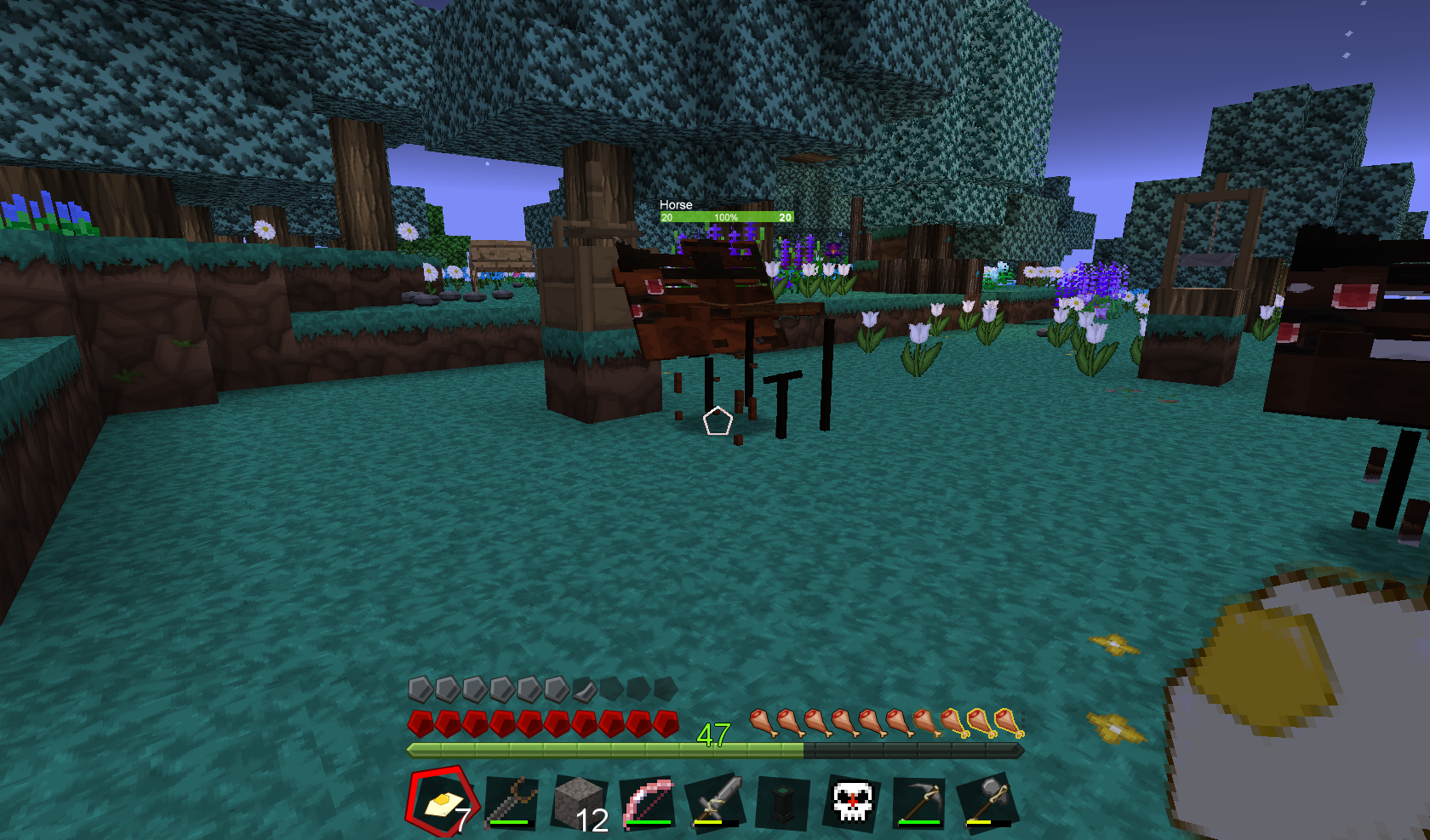Screen dimensions: 1430x840
Task: Select the stone hammer in the last hotbar slot
Action: pyautogui.click(x=990, y=800)
